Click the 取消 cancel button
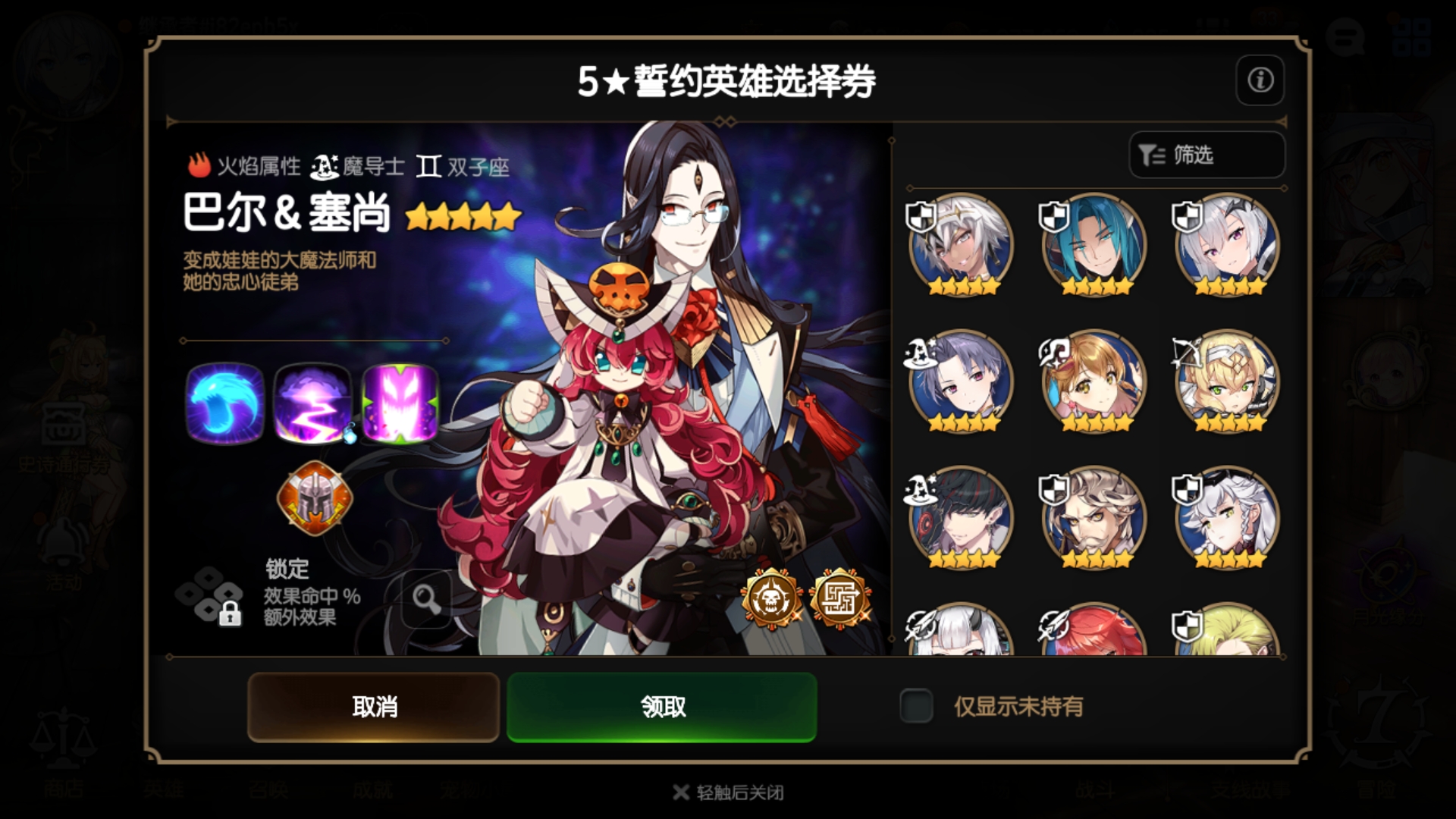This screenshot has height=819, width=1456. click(x=372, y=705)
